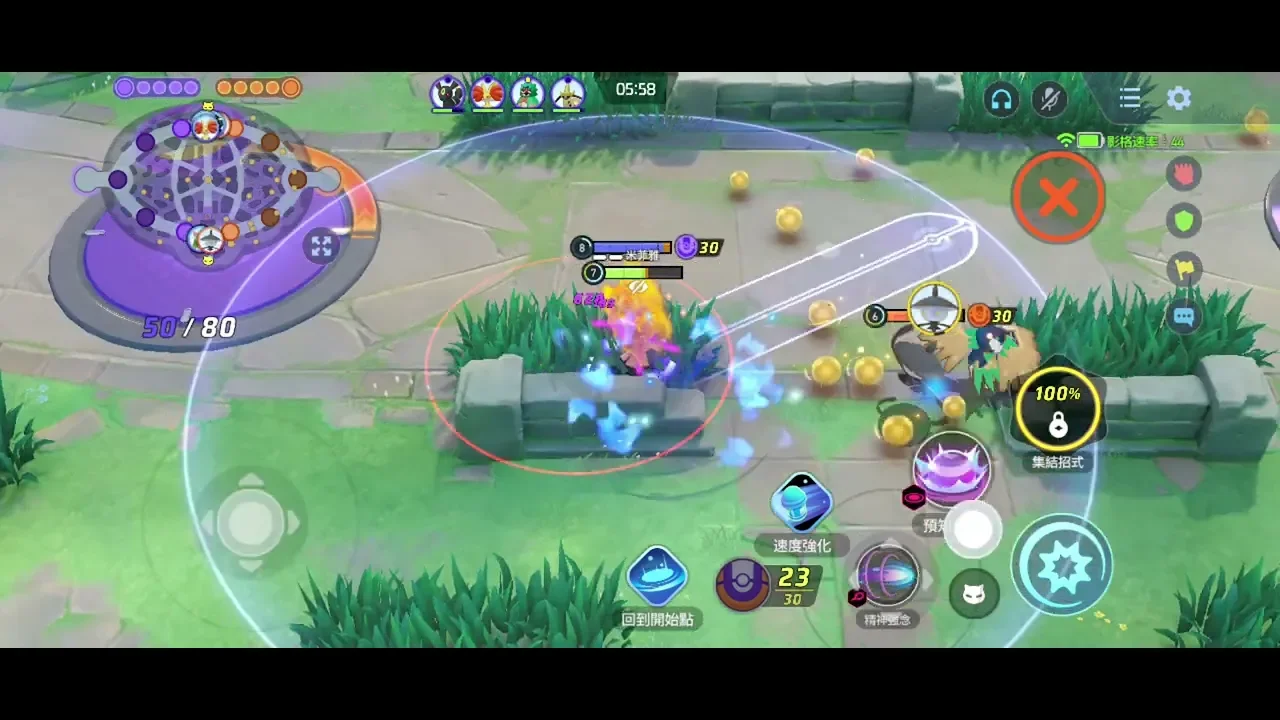The image size is (1280, 720).
Task: Tap the virtual movement joystick
Action: point(250,521)
